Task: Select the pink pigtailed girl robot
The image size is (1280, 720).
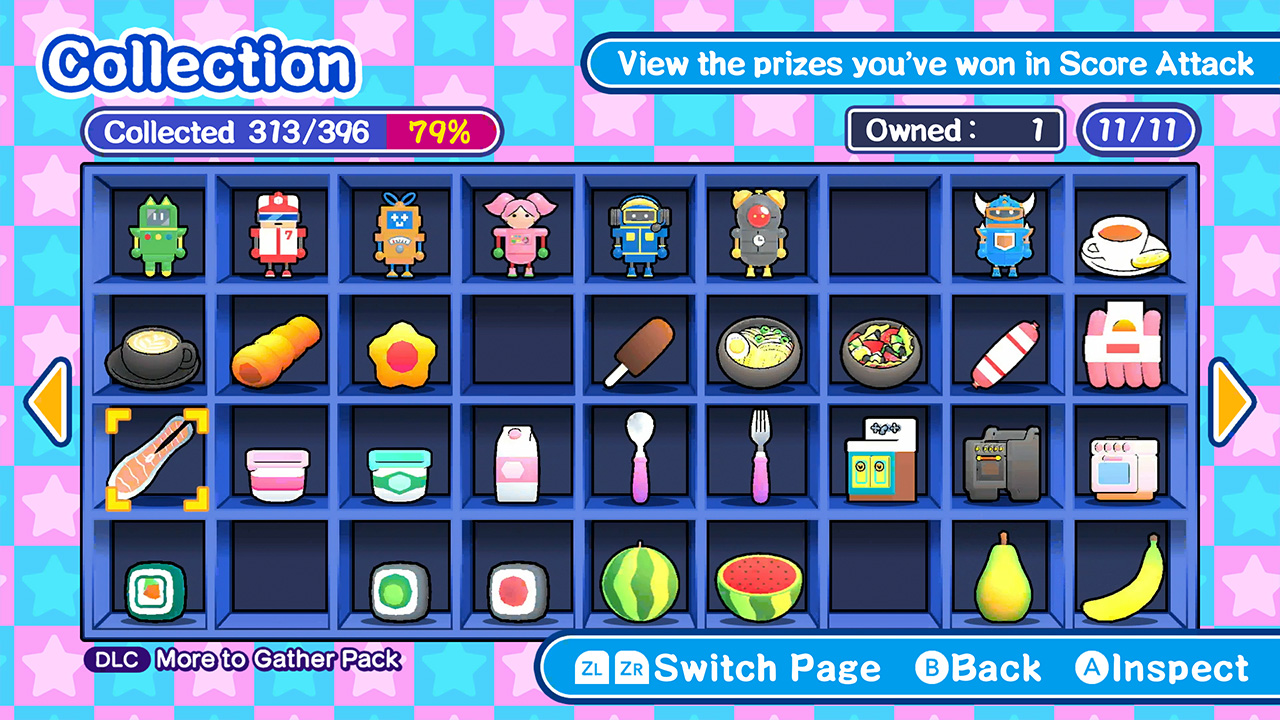Action: pyautogui.click(x=519, y=232)
